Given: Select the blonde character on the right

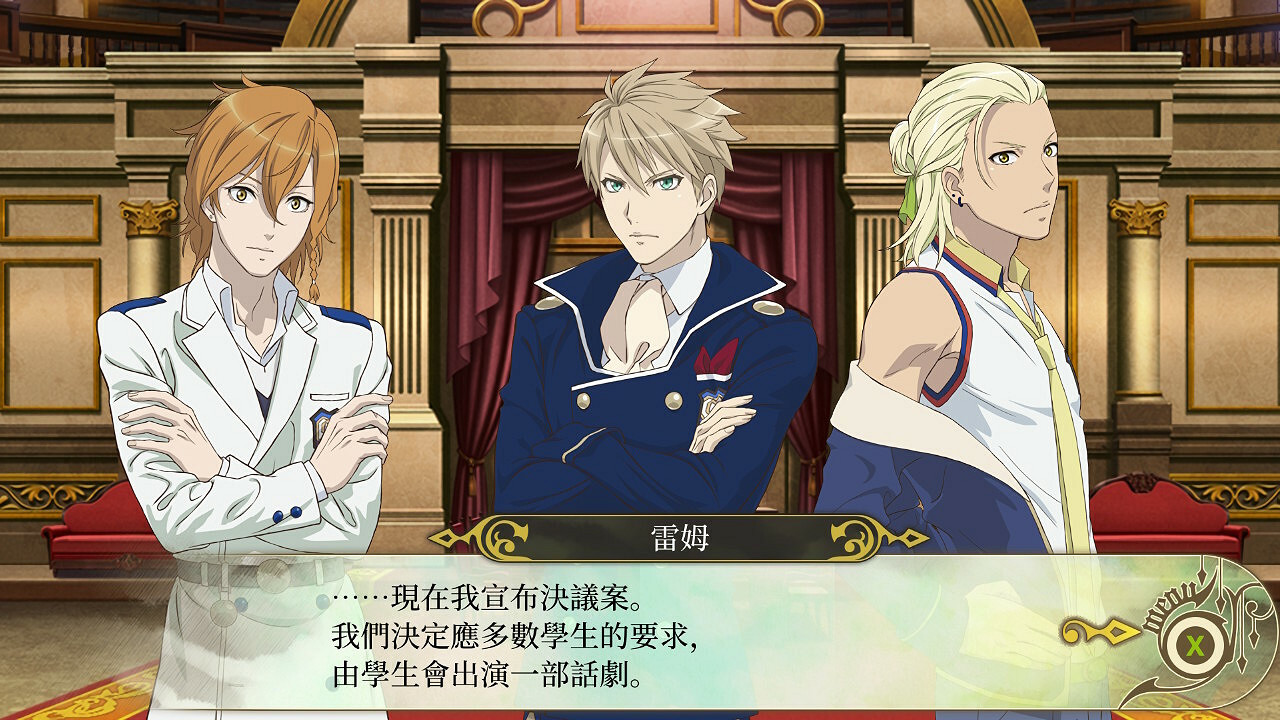Looking at the screenshot, I should [x=980, y=300].
